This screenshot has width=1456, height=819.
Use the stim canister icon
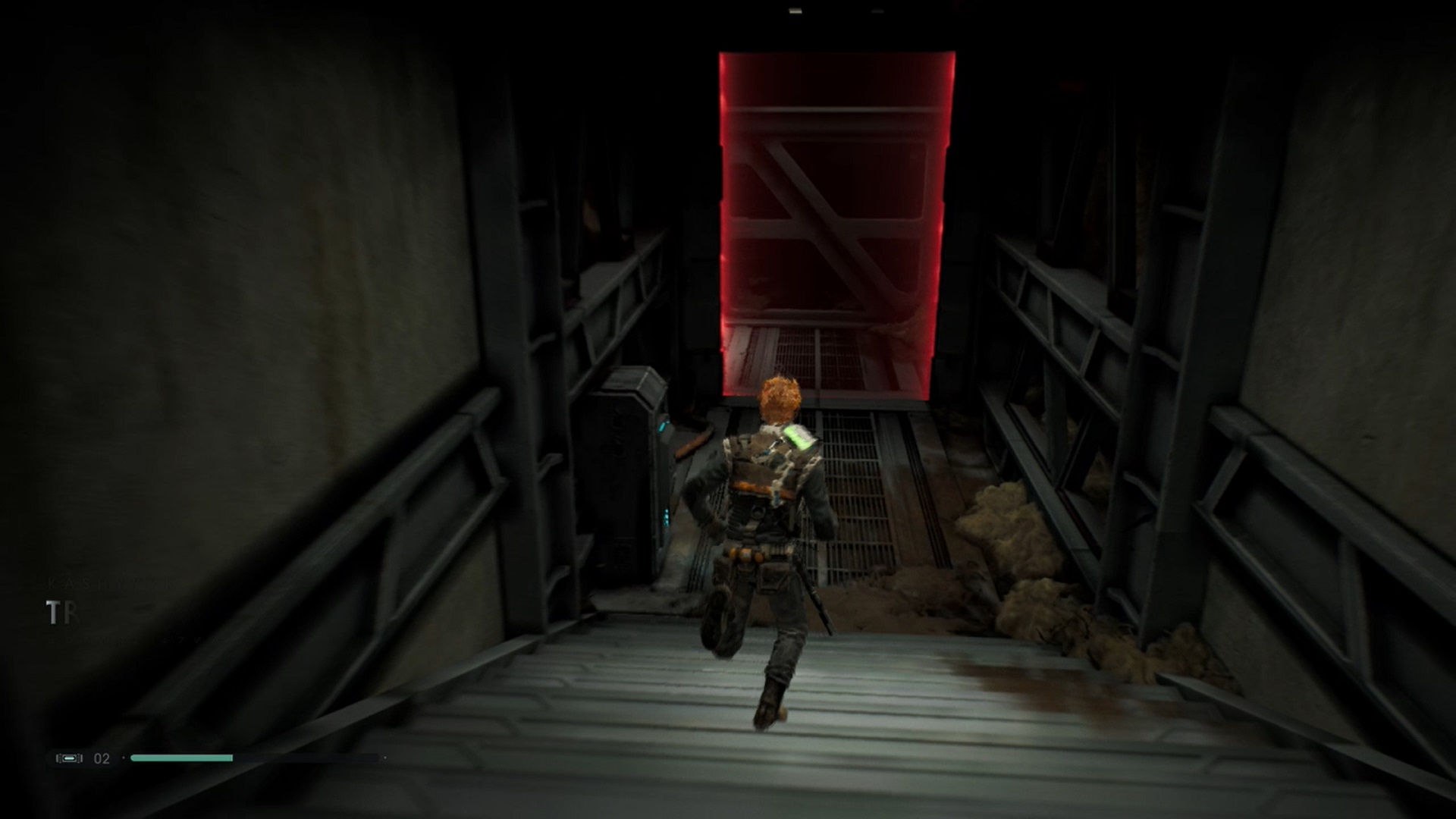[x=69, y=758]
